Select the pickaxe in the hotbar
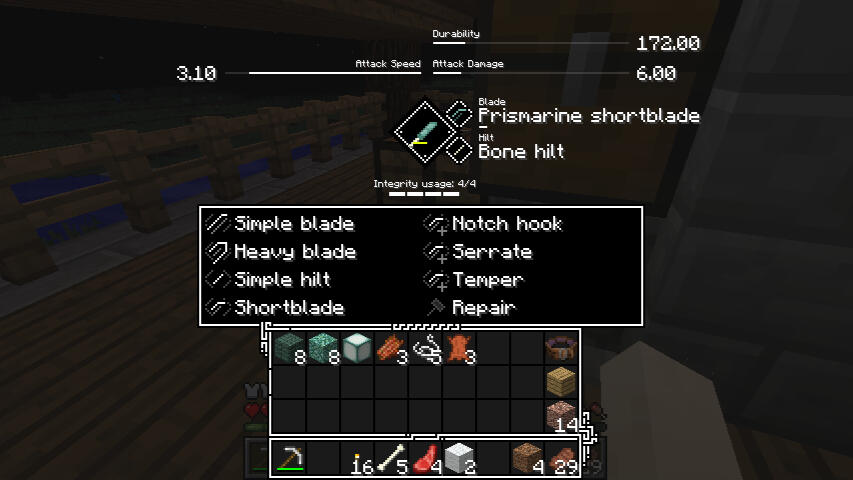 click(x=290, y=457)
